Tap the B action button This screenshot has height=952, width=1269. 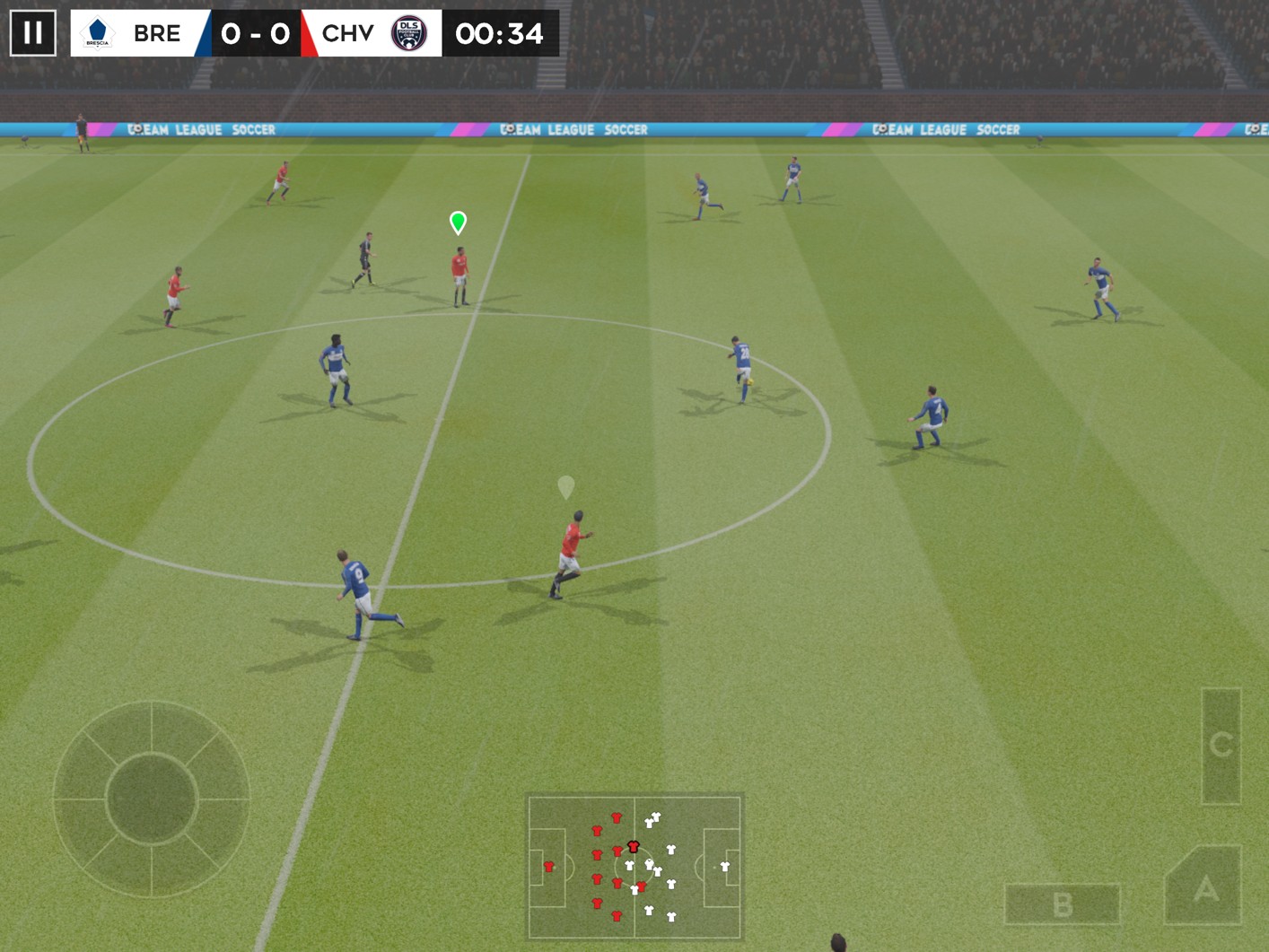[1063, 904]
